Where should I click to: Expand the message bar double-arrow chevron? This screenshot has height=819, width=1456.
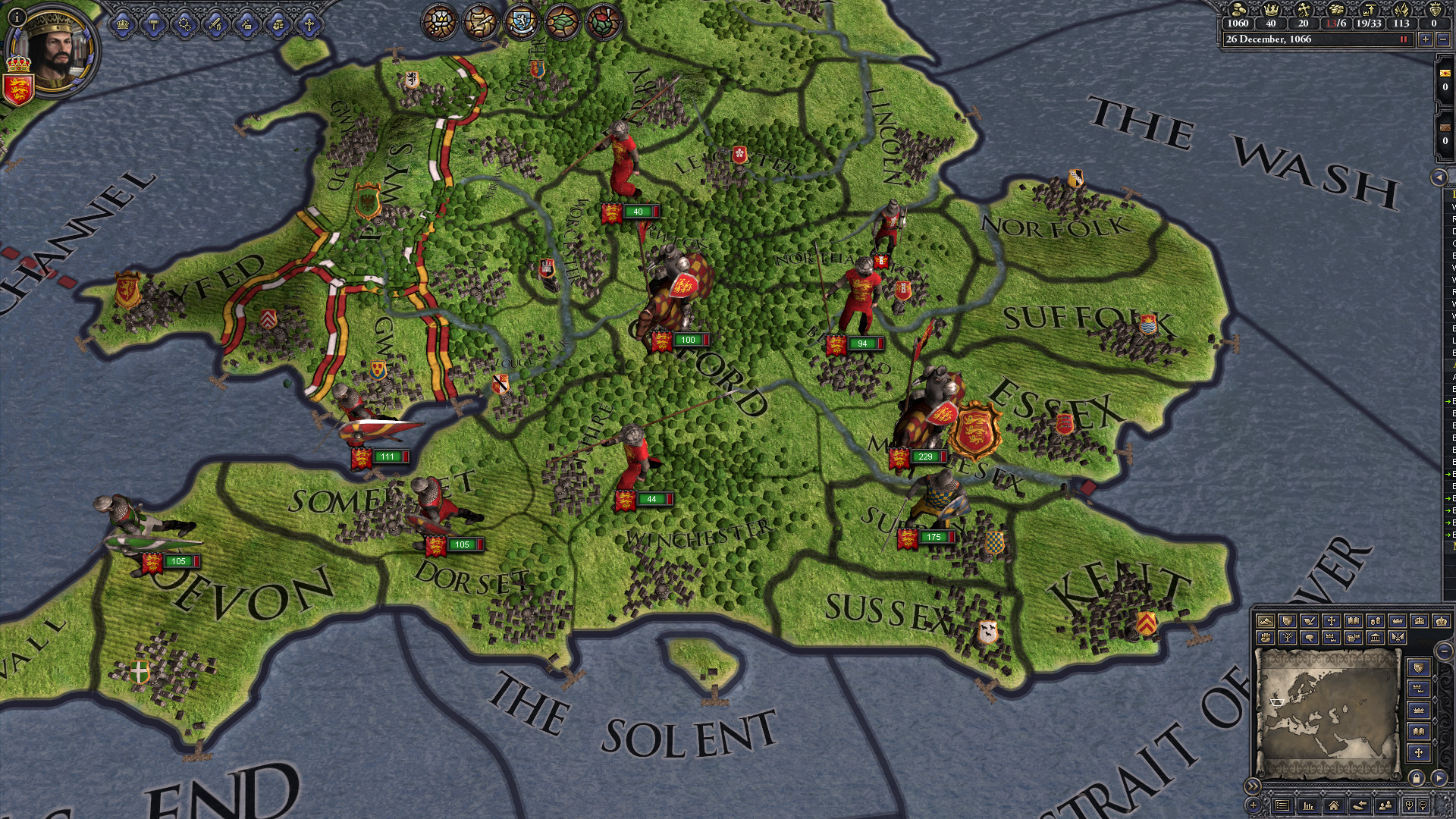tap(1252, 786)
